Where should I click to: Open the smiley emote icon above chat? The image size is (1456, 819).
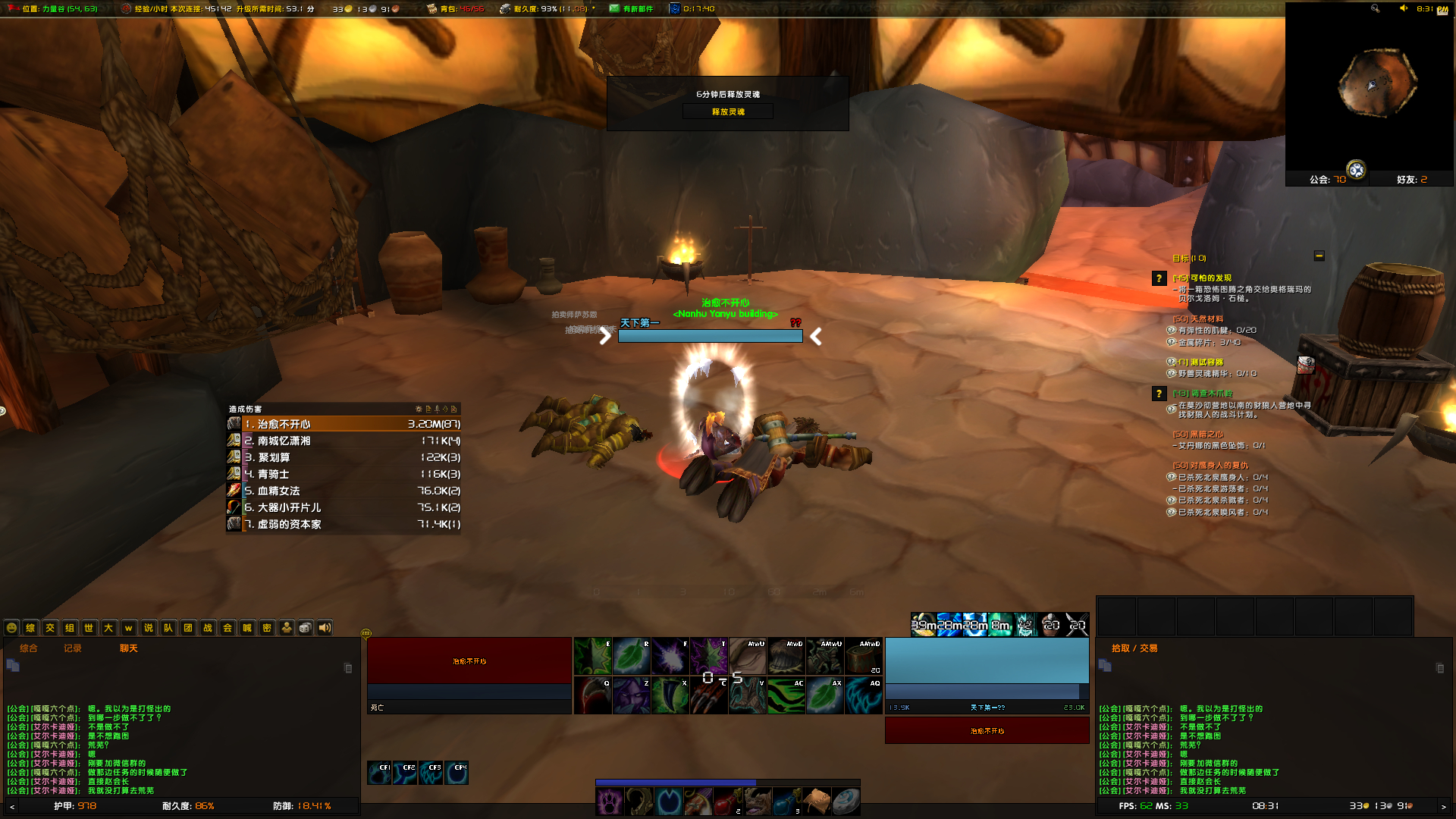tap(11, 628)
